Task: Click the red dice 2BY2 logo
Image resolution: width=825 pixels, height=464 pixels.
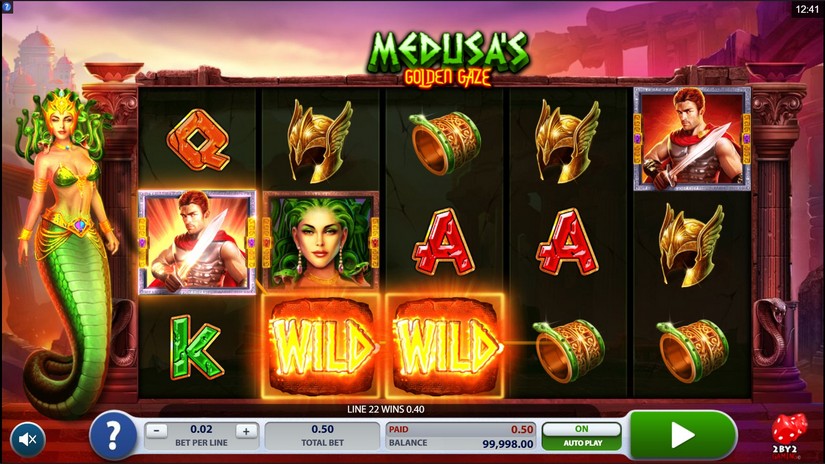Action: coord(788,433)
